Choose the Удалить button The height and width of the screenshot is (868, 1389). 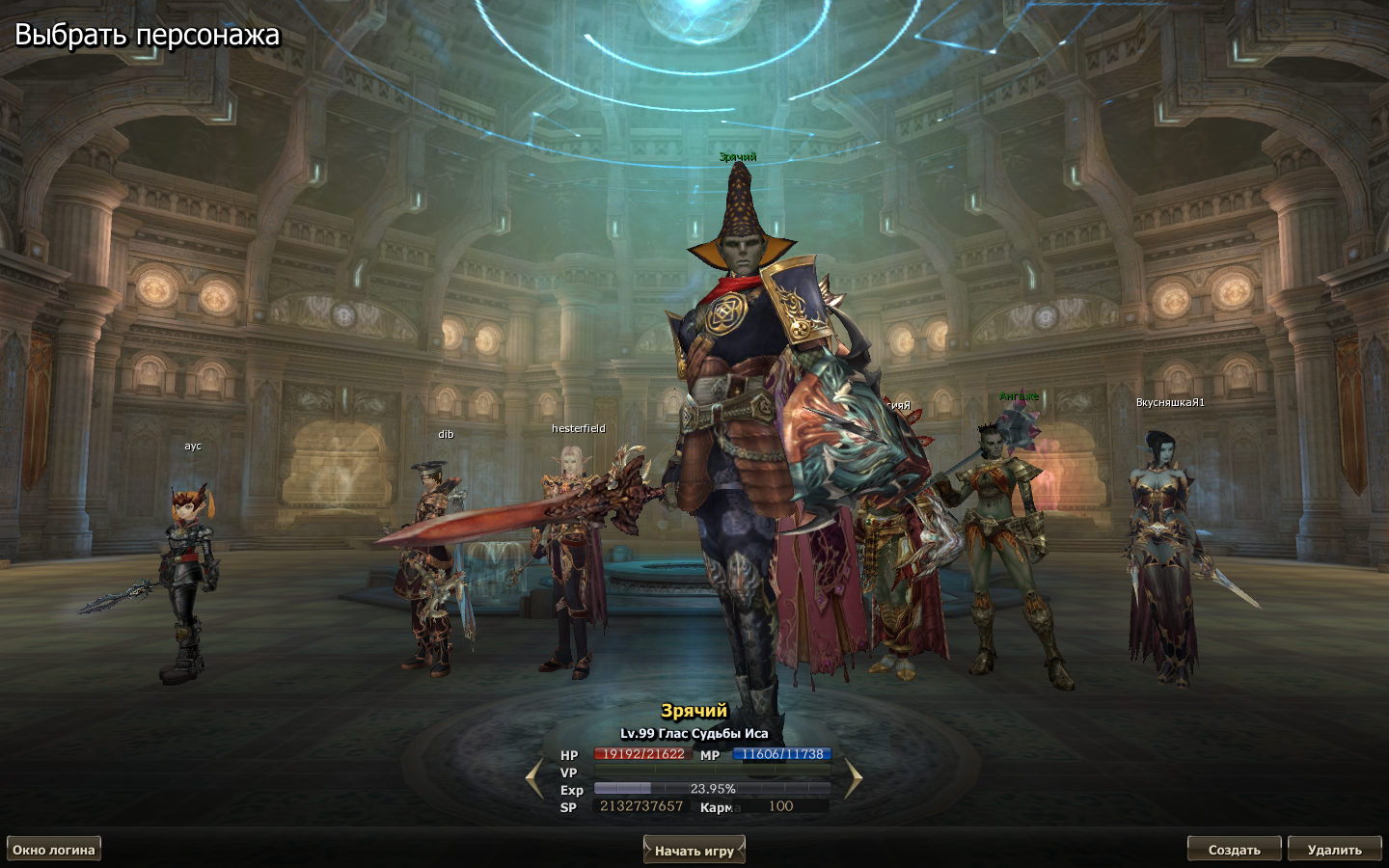coord(1334,849)
